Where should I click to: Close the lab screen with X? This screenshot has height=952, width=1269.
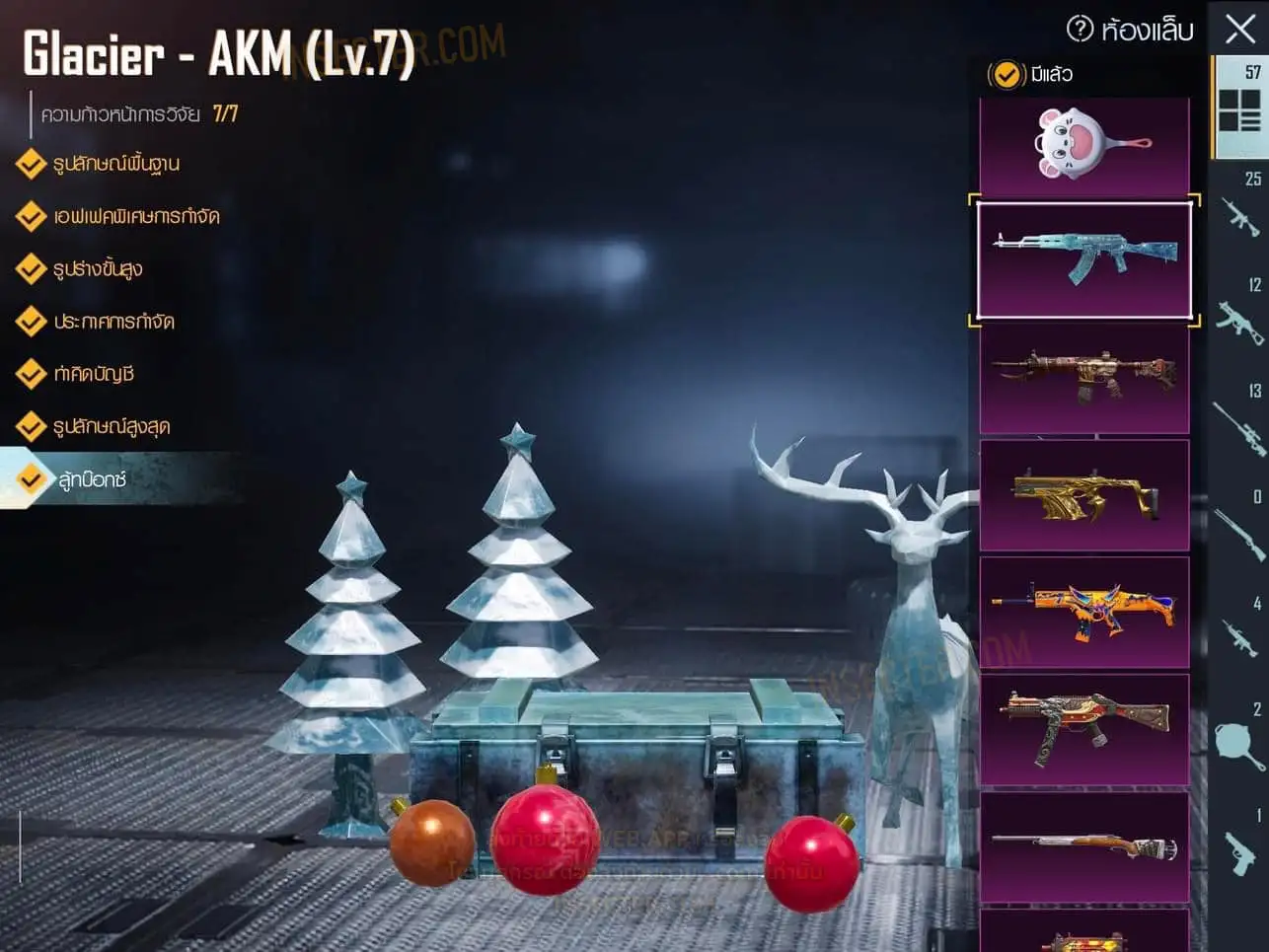point(1240,29)
